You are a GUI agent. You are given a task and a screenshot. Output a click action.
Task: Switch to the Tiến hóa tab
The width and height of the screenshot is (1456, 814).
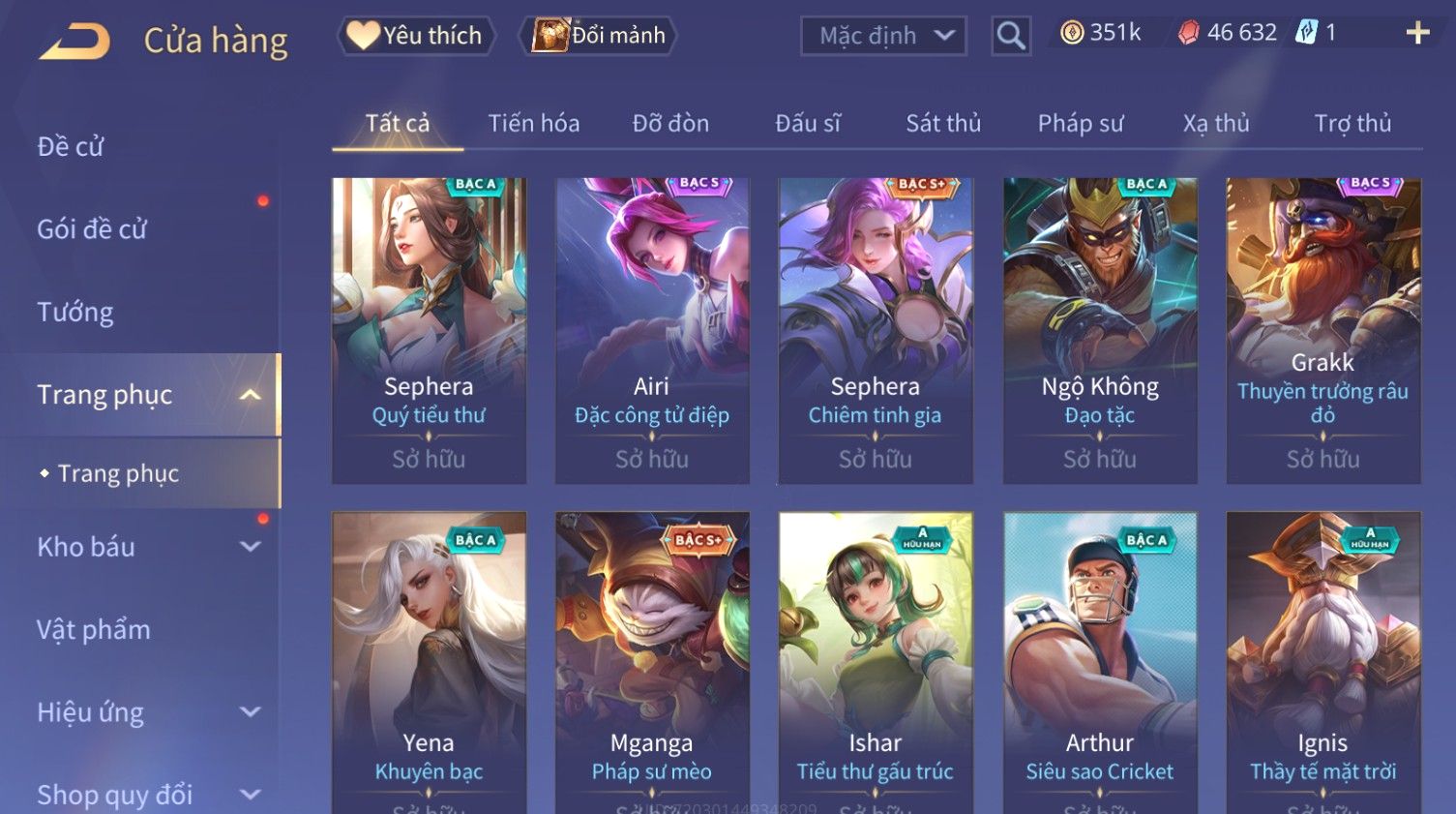click(533, 124)
